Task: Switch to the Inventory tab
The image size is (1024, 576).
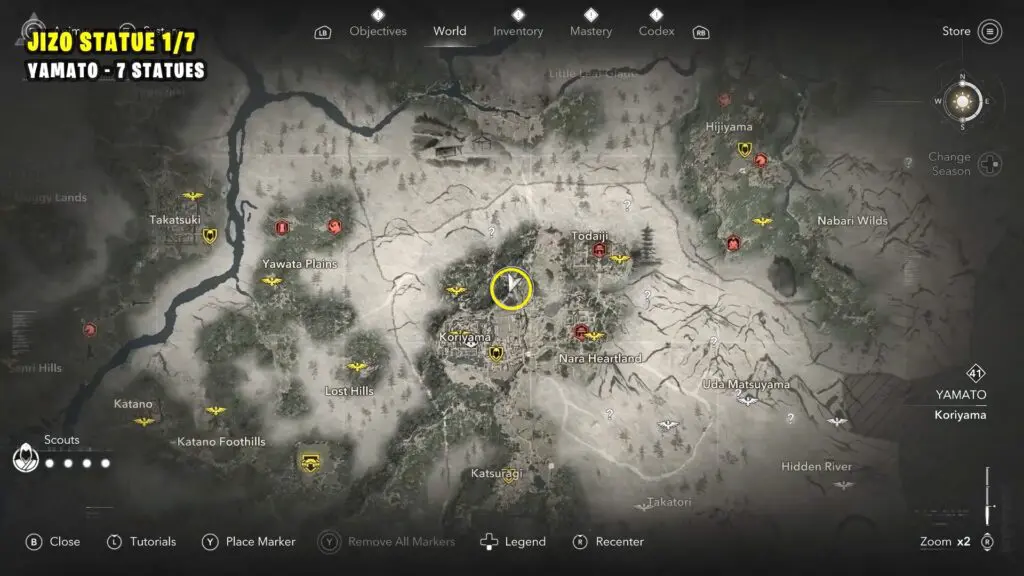Action: (x=518, y=31)
